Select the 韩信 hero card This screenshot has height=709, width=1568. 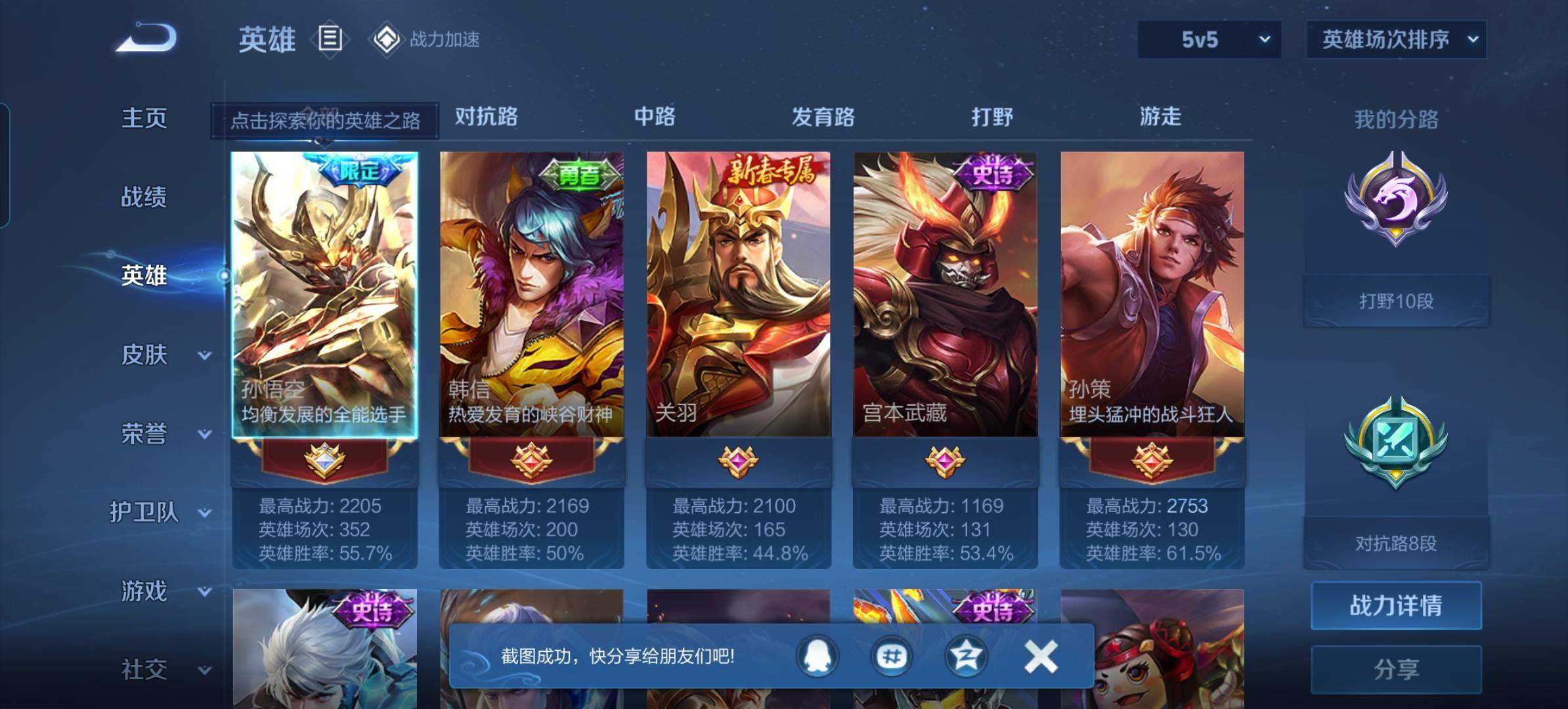tap(531, 294)
